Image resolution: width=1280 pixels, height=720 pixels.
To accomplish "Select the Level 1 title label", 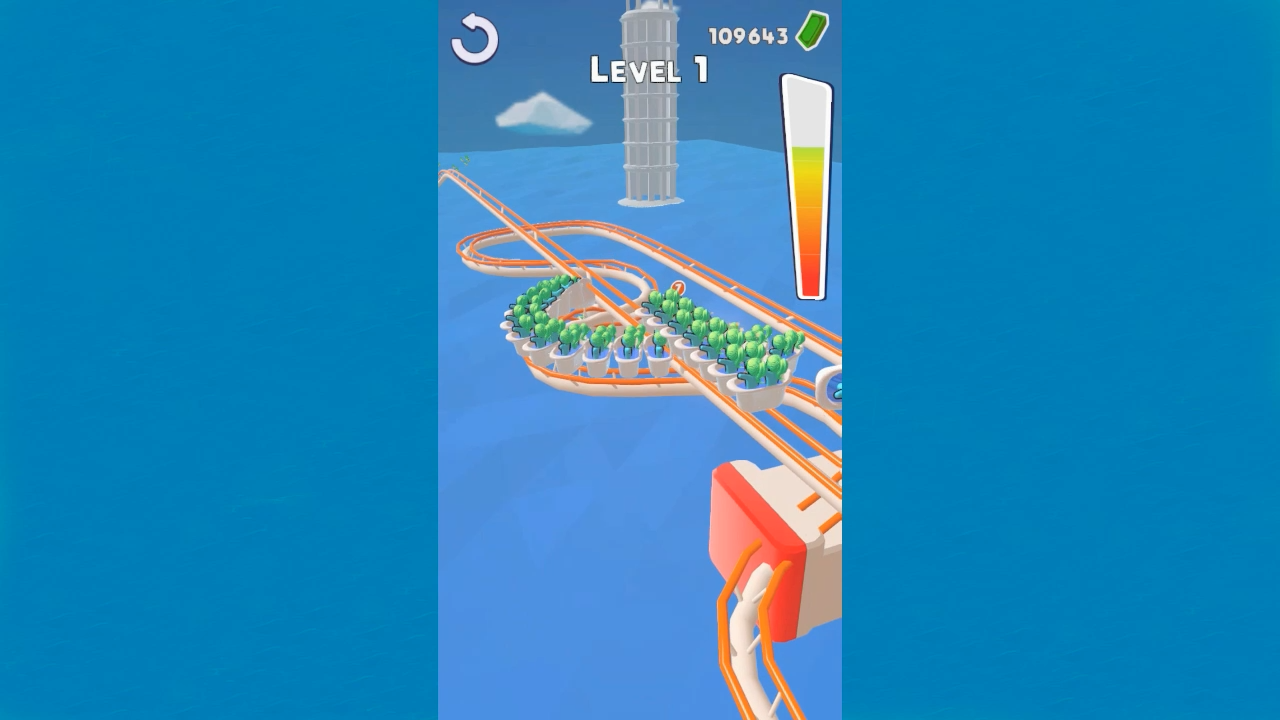I will [650, 70].
